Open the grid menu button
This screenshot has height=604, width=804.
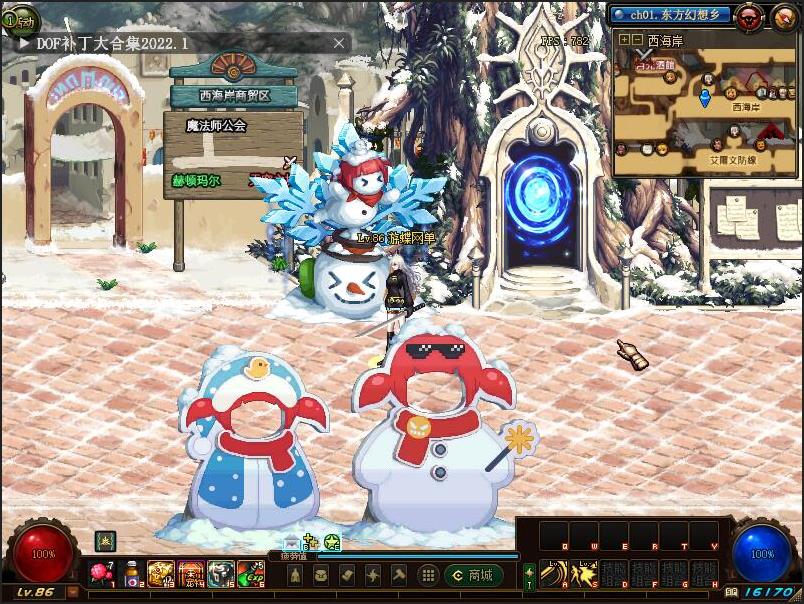coord(428,575)
